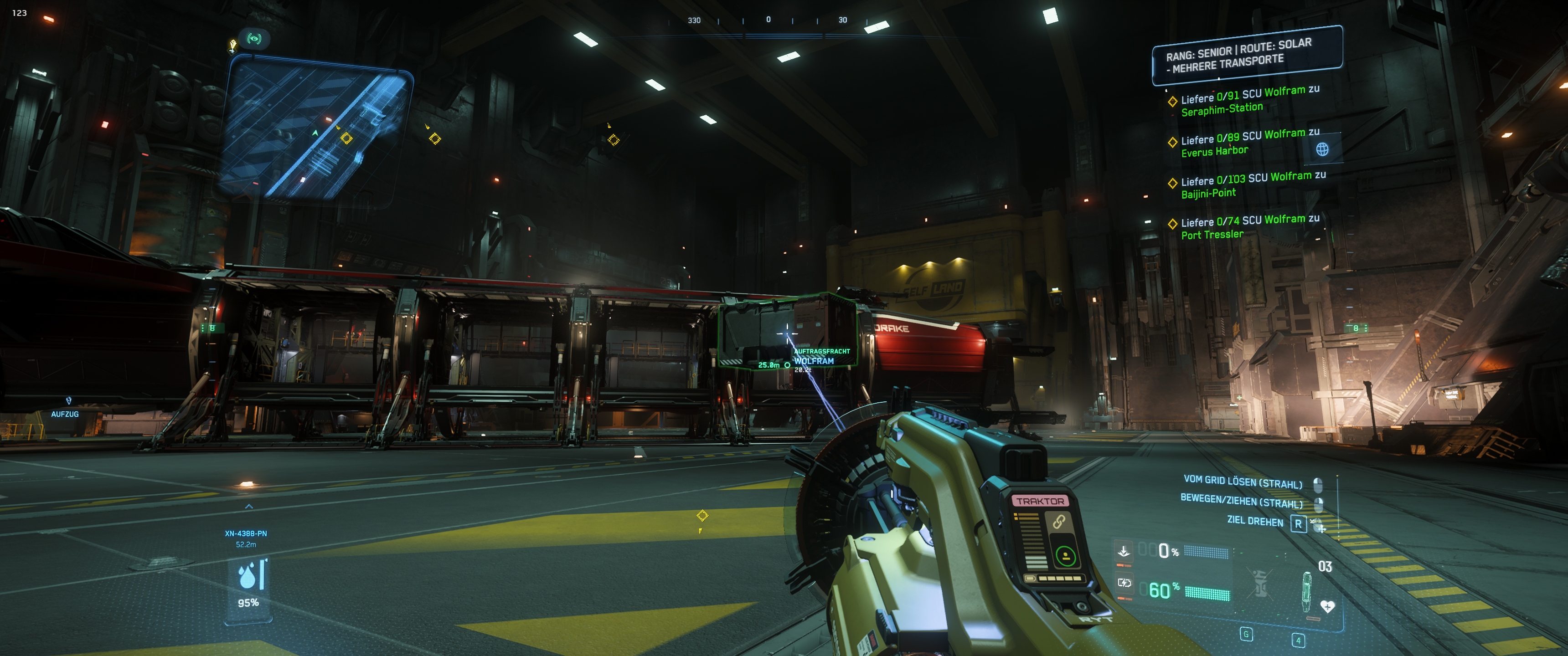The height and width of the screenshot is (656, 1568).
Task: Select the Seraphim-Station delivery objective
Action: (x=1248, y=100)
